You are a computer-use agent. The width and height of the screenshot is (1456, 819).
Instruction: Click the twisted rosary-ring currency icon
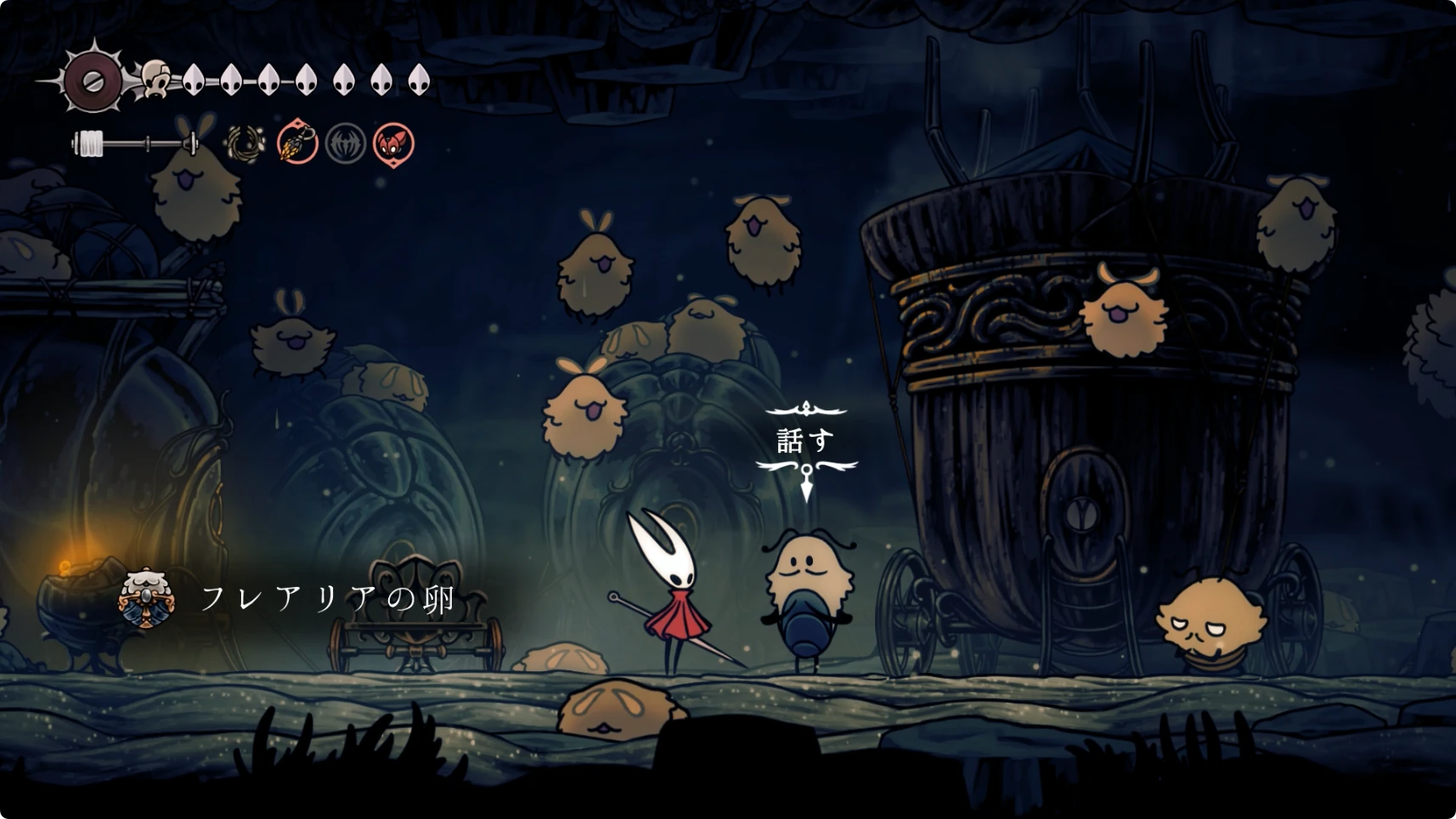(x=245, y=143)
